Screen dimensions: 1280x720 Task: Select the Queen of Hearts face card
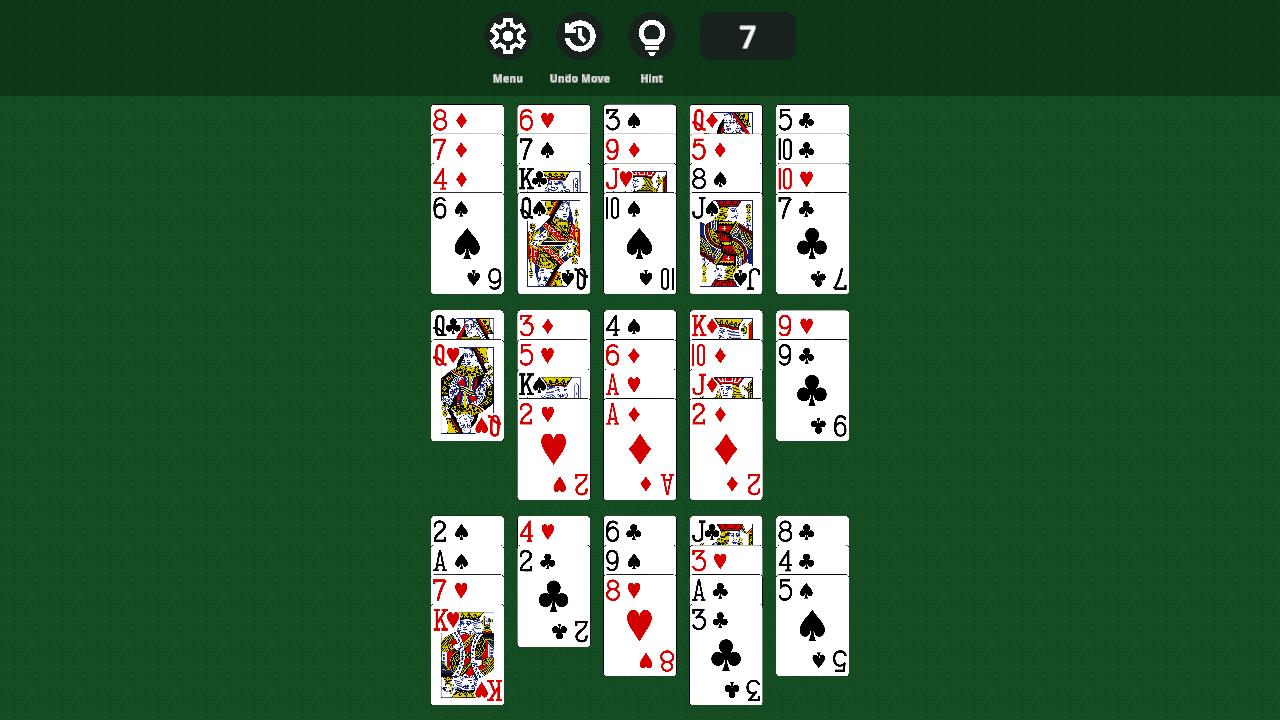pos(466,390)
